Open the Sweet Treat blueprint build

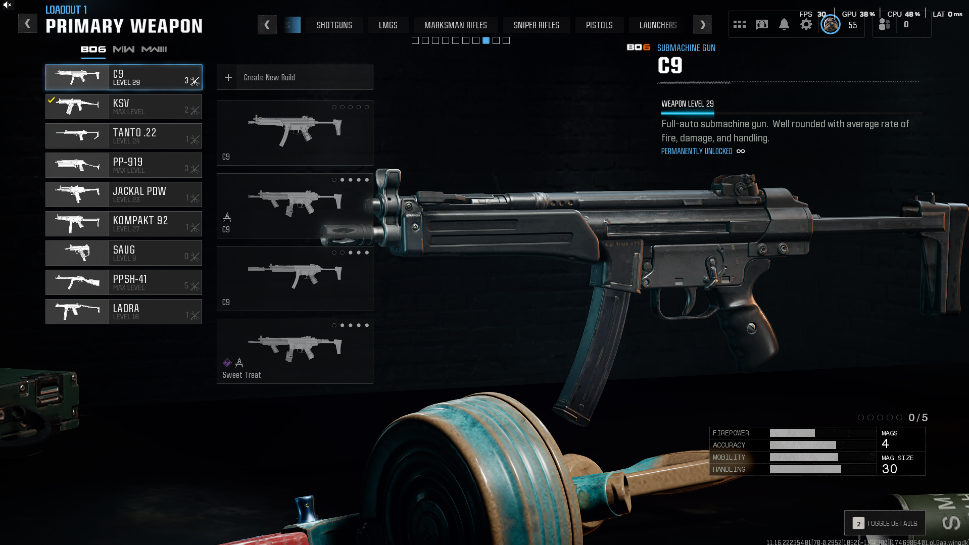point(295,352)
